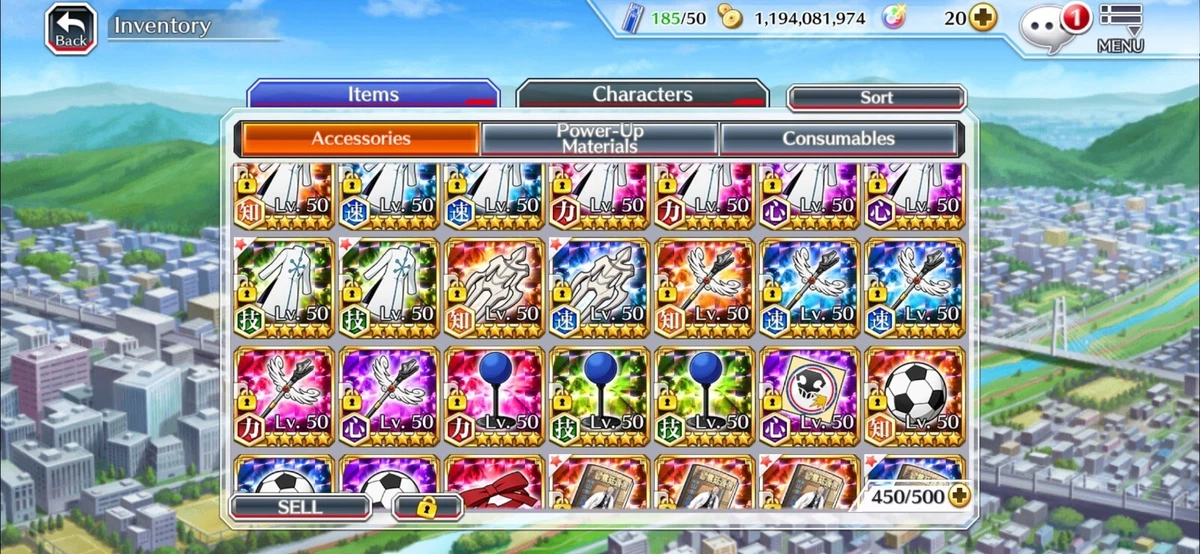Switch to the Consumables category
The height and width of the screenshot is (554, 1200).
[x=838, y=139]
